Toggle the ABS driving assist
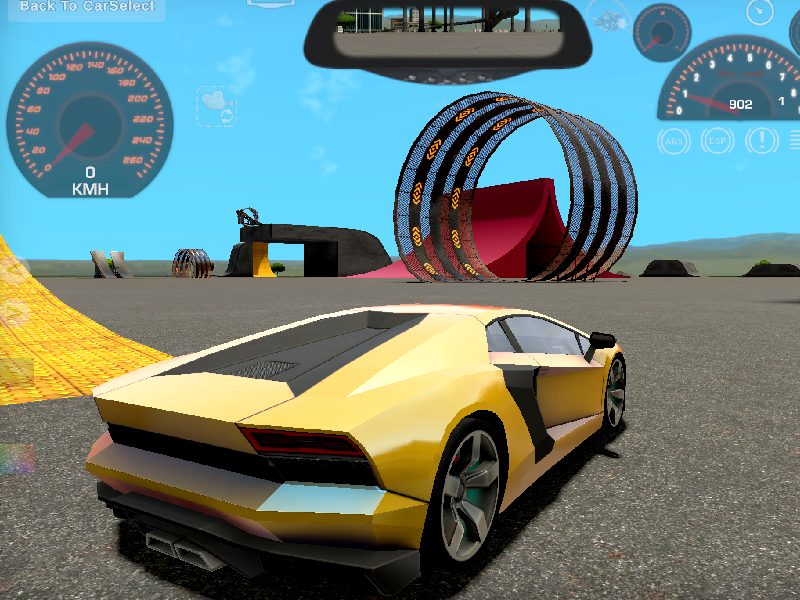Screen dimensions: 800x600 tap(673, 141)
